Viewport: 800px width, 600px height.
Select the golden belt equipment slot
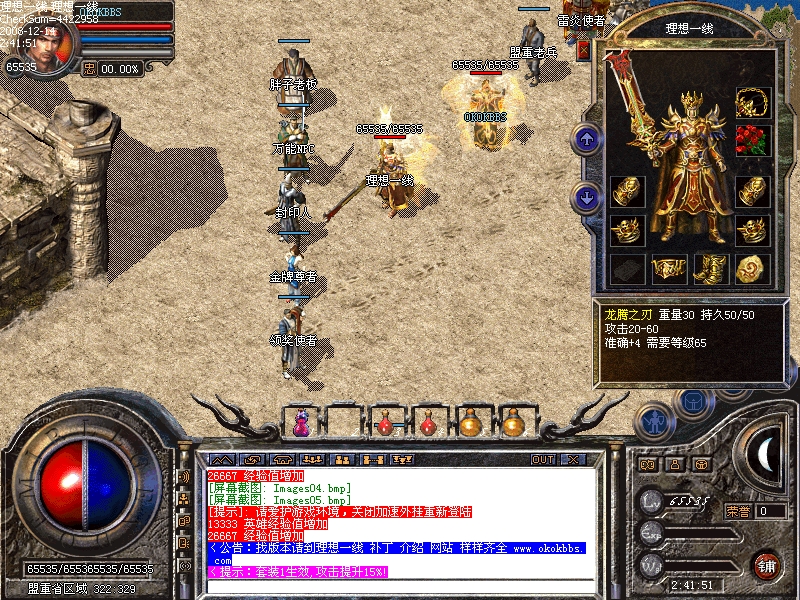[667, 268]
